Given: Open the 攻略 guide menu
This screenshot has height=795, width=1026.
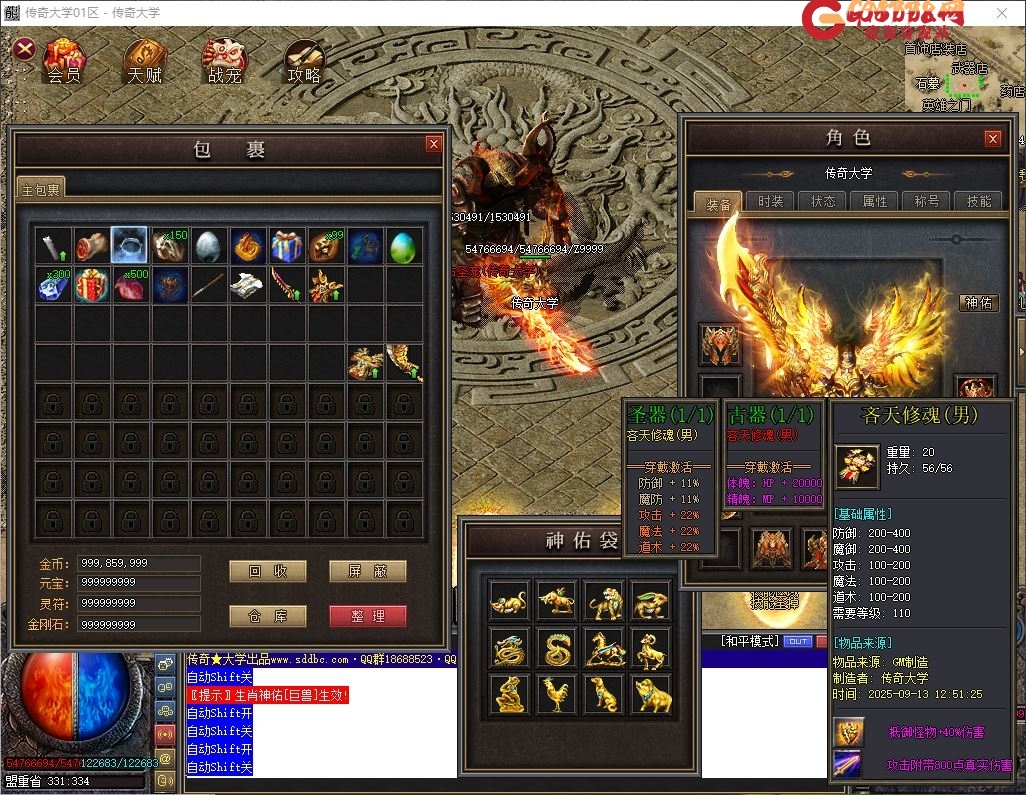Looking at the screenshot, I should [x=304, y=62].
